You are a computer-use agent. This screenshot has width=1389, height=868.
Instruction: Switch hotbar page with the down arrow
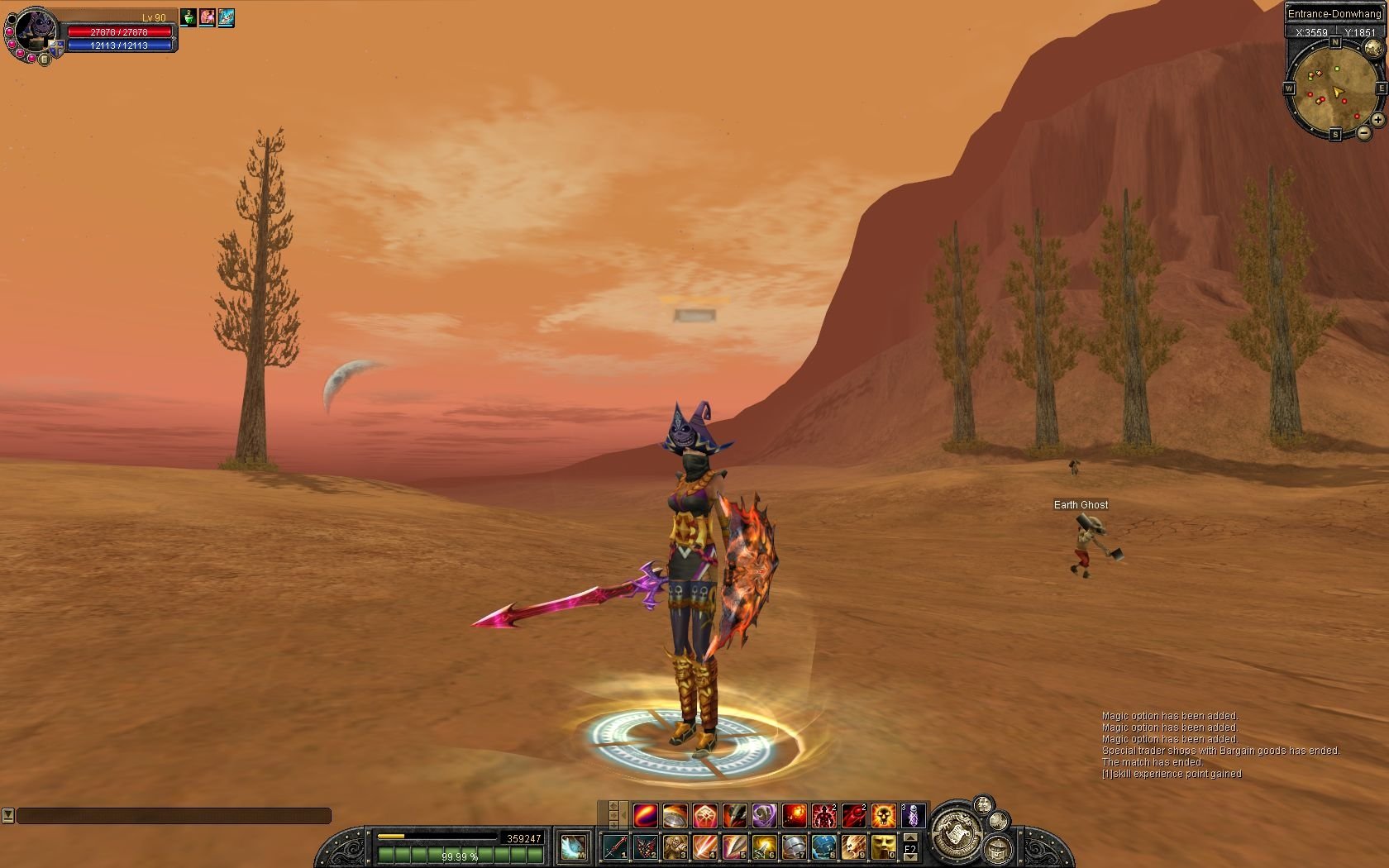[x=910, y=858]
